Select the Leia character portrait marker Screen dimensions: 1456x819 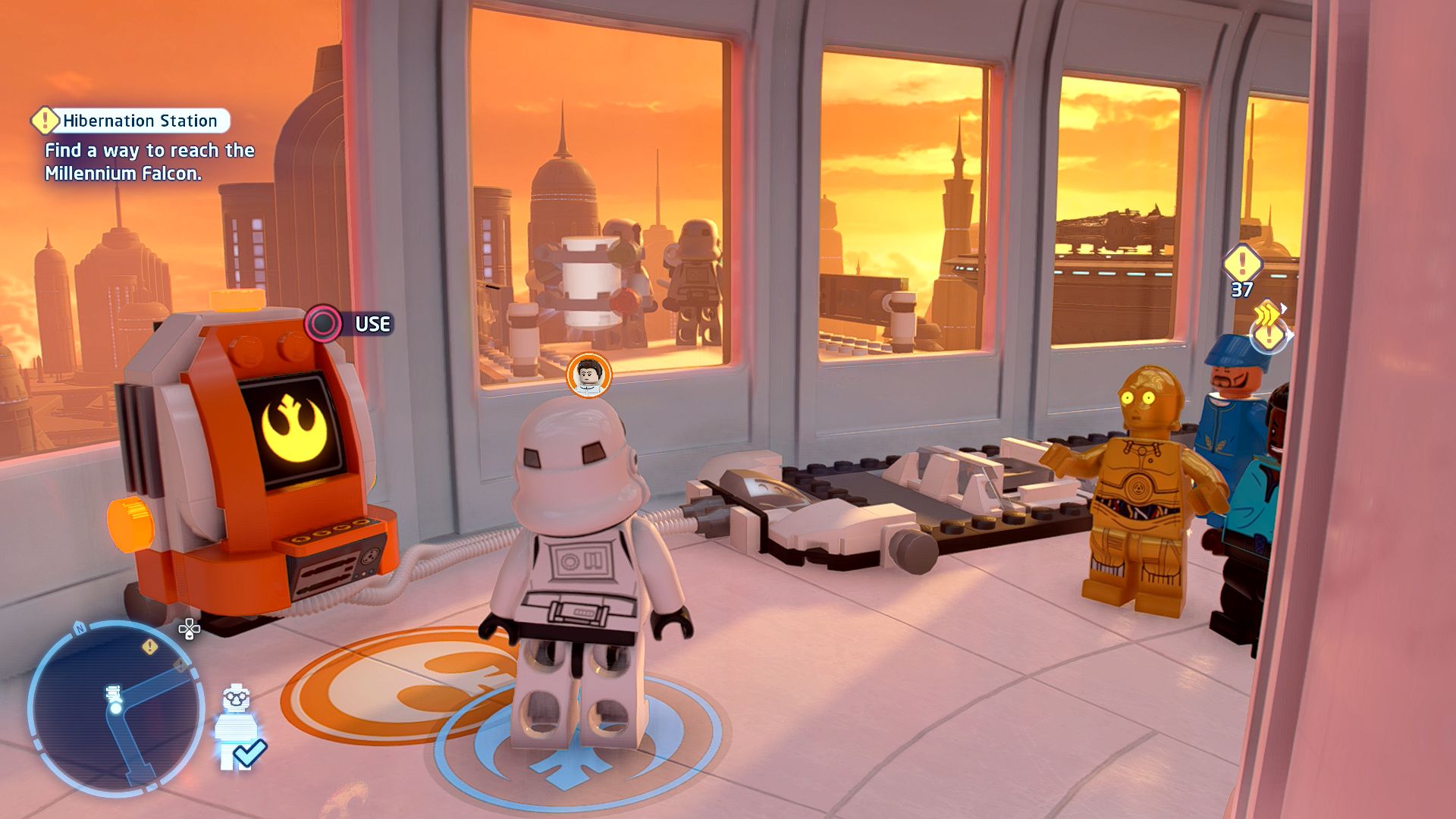click(x=588, y=374)
